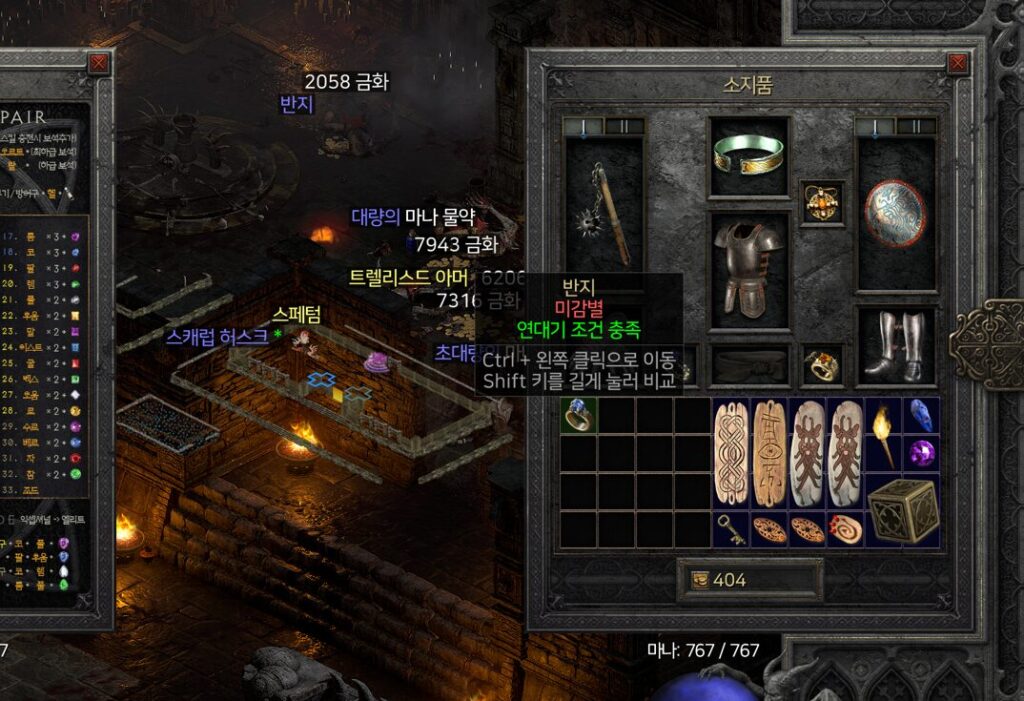The width and height of the screenshot is (1024, 701).
Task: Close the repair panel on the left
Action: [x=98, y=64]
